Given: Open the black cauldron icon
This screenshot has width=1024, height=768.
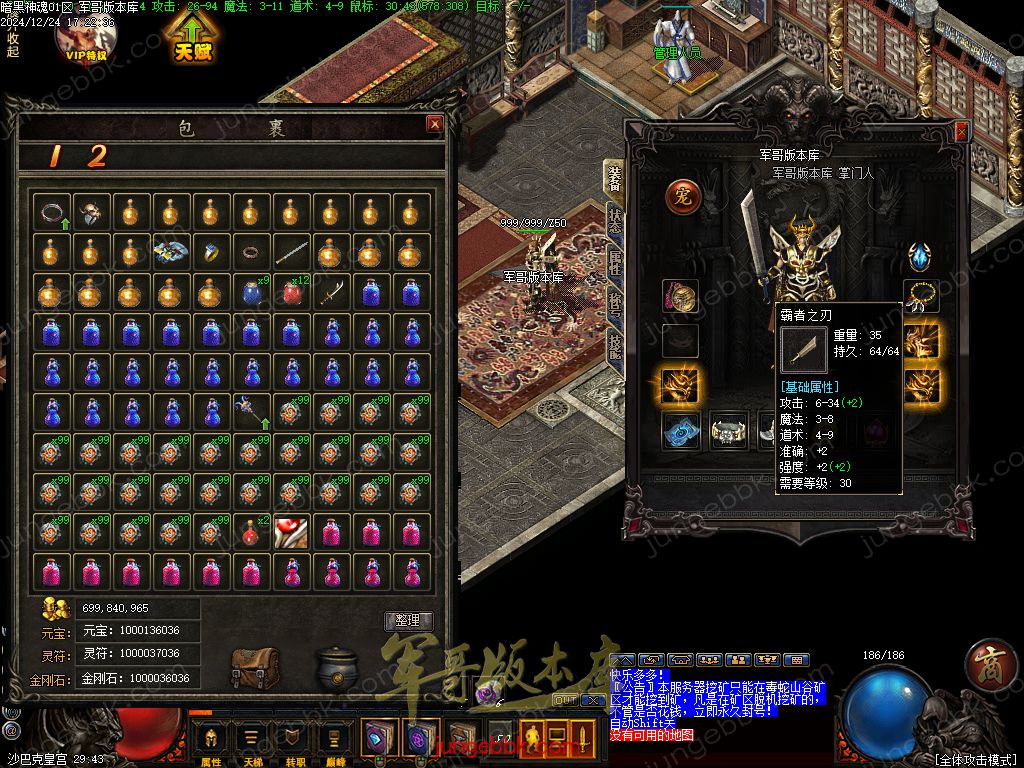Looking at the screenshot, I should point(339,668).
